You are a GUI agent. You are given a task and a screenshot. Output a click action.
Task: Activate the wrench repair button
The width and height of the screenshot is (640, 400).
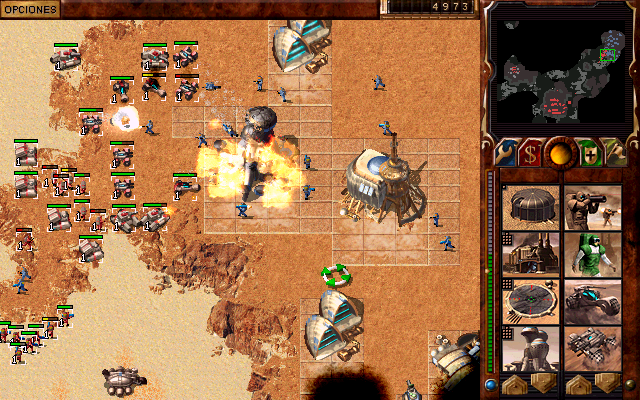pos(502,153)
